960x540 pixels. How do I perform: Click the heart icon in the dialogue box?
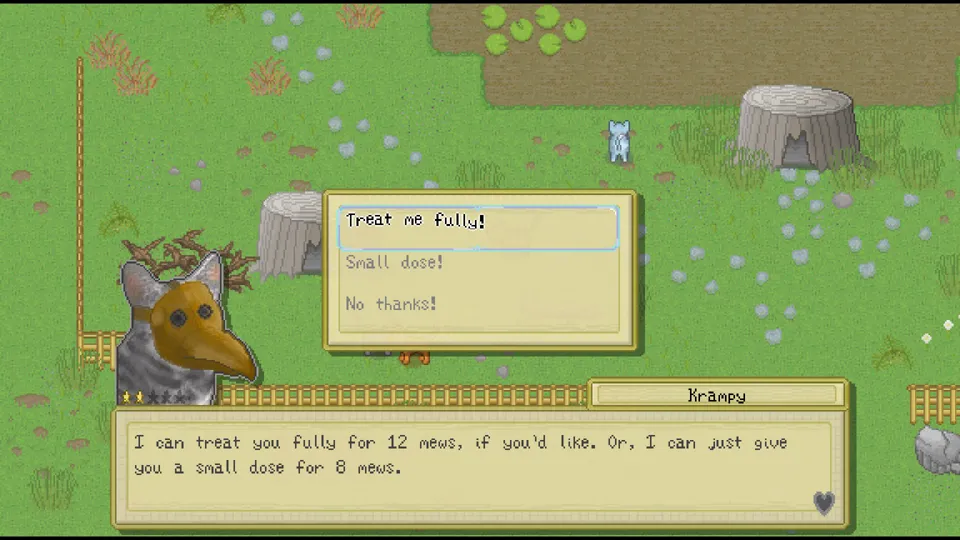pos(823,503)
